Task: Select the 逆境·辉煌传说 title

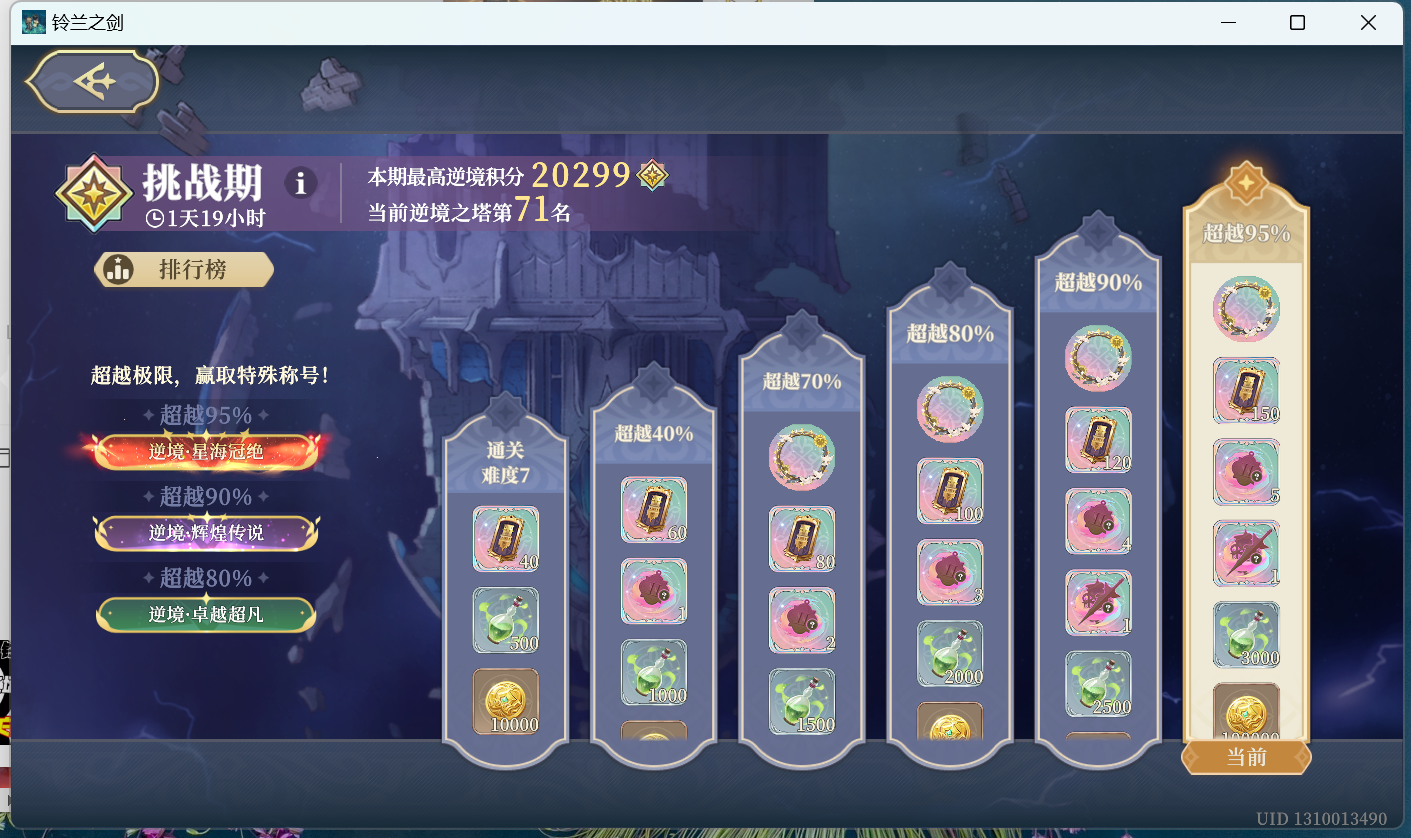Action: (205, 533)
